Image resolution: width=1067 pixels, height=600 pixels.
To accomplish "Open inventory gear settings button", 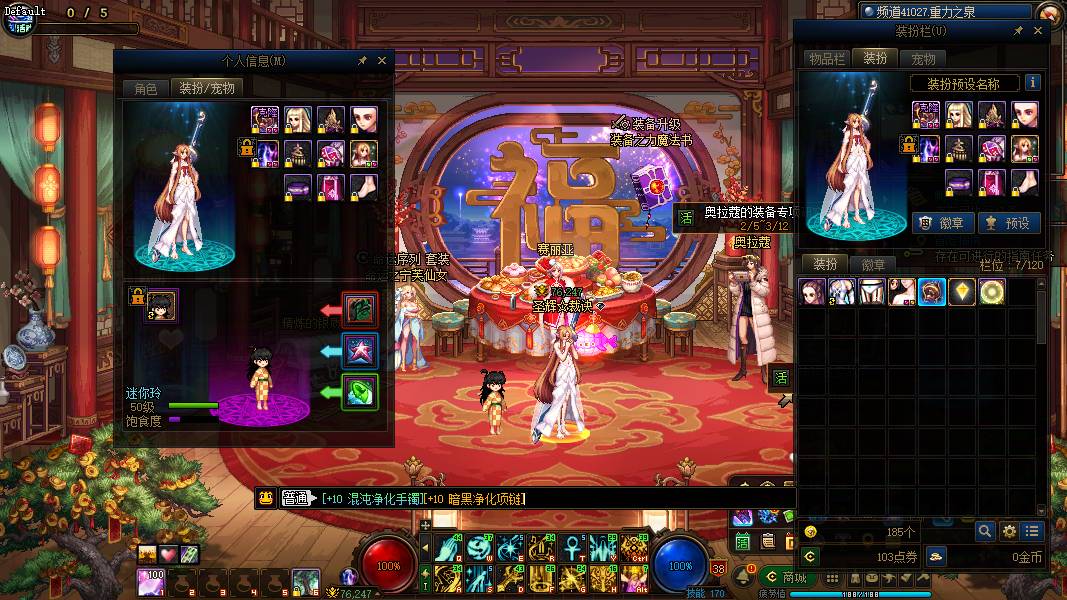I will click(x=1009, y=531).
